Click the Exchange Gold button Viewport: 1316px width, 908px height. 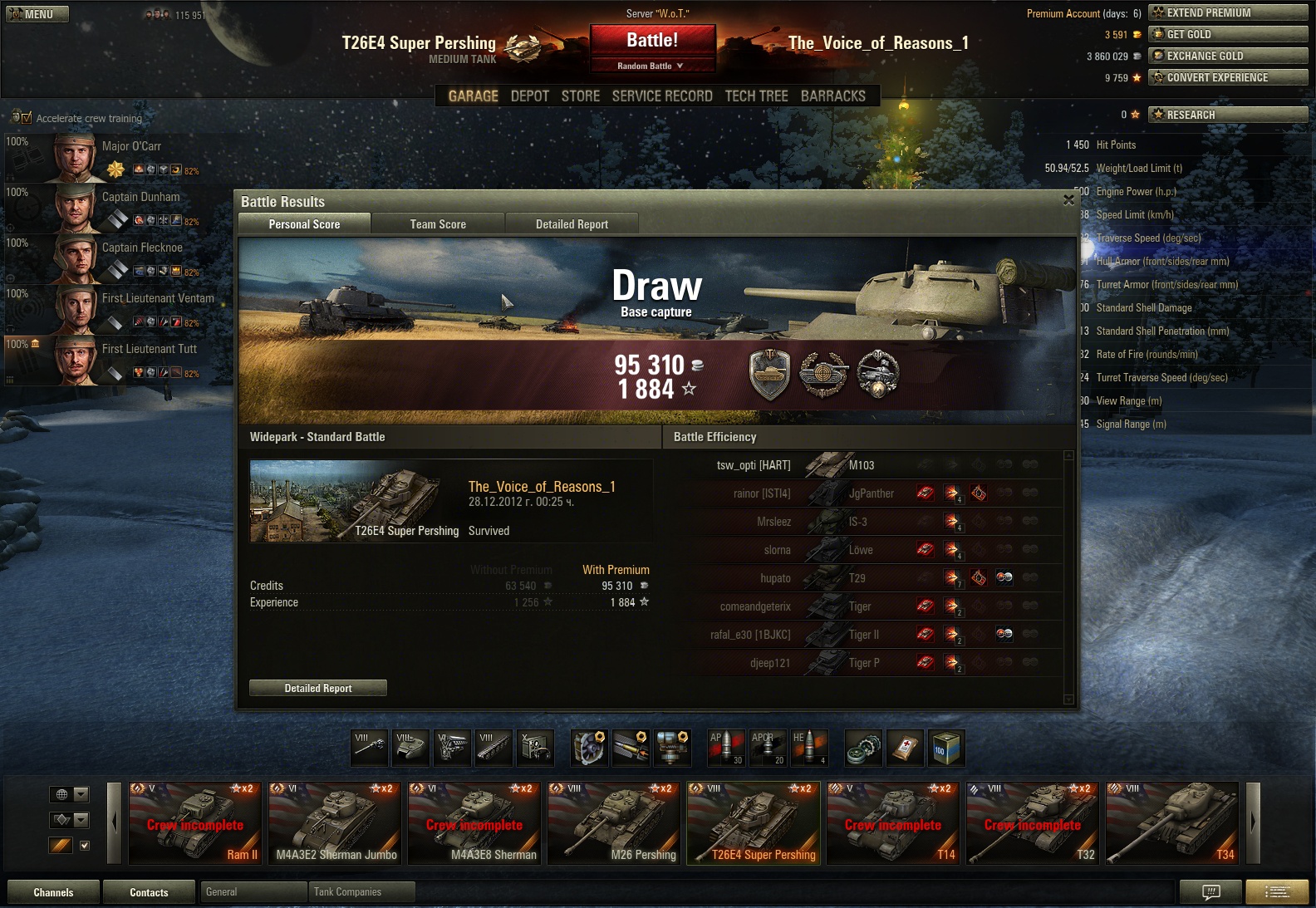(1227, 56)
